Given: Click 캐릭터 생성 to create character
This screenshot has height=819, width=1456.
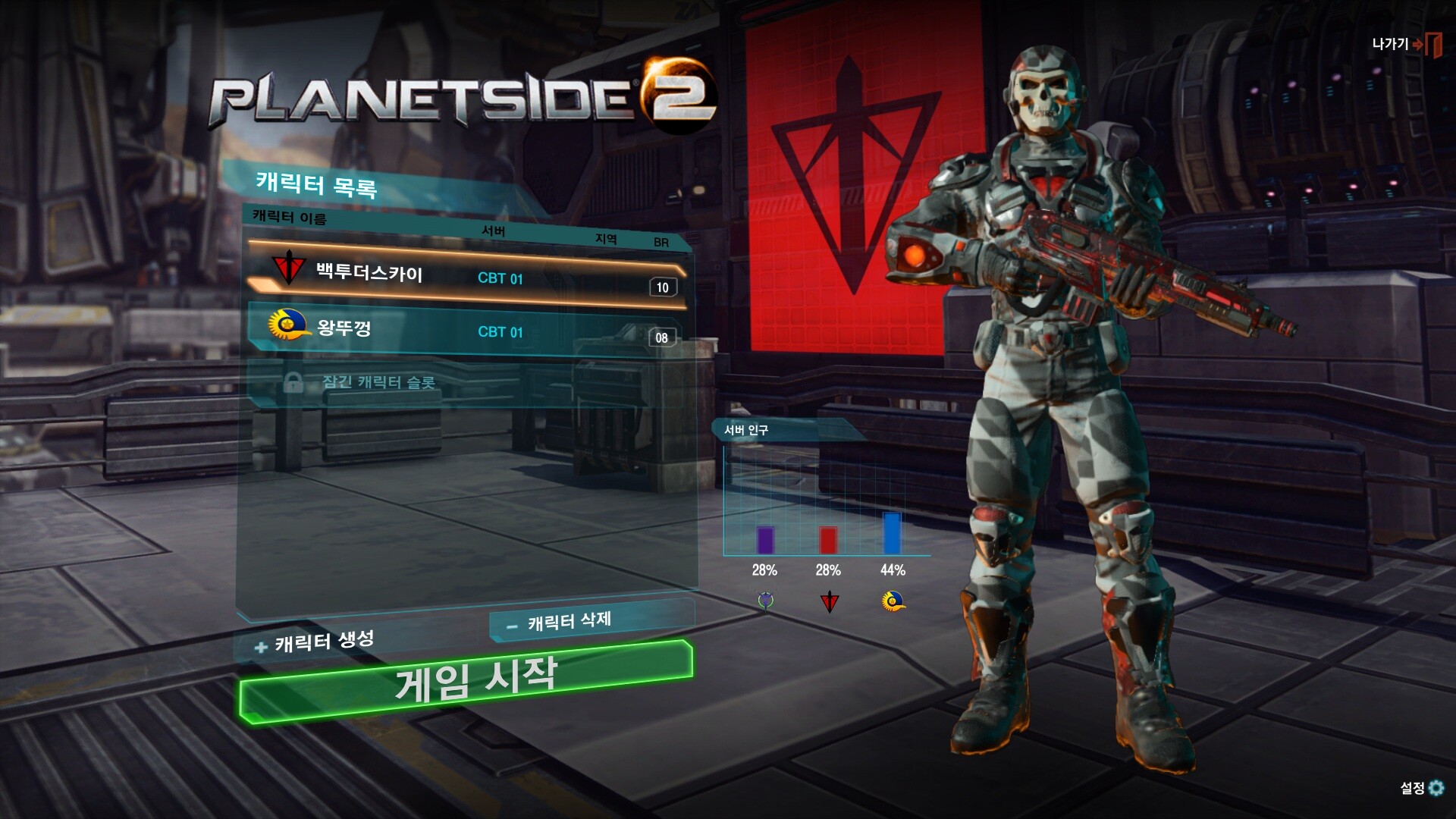Looking at the screenshot, I should (x=317, y=643).
